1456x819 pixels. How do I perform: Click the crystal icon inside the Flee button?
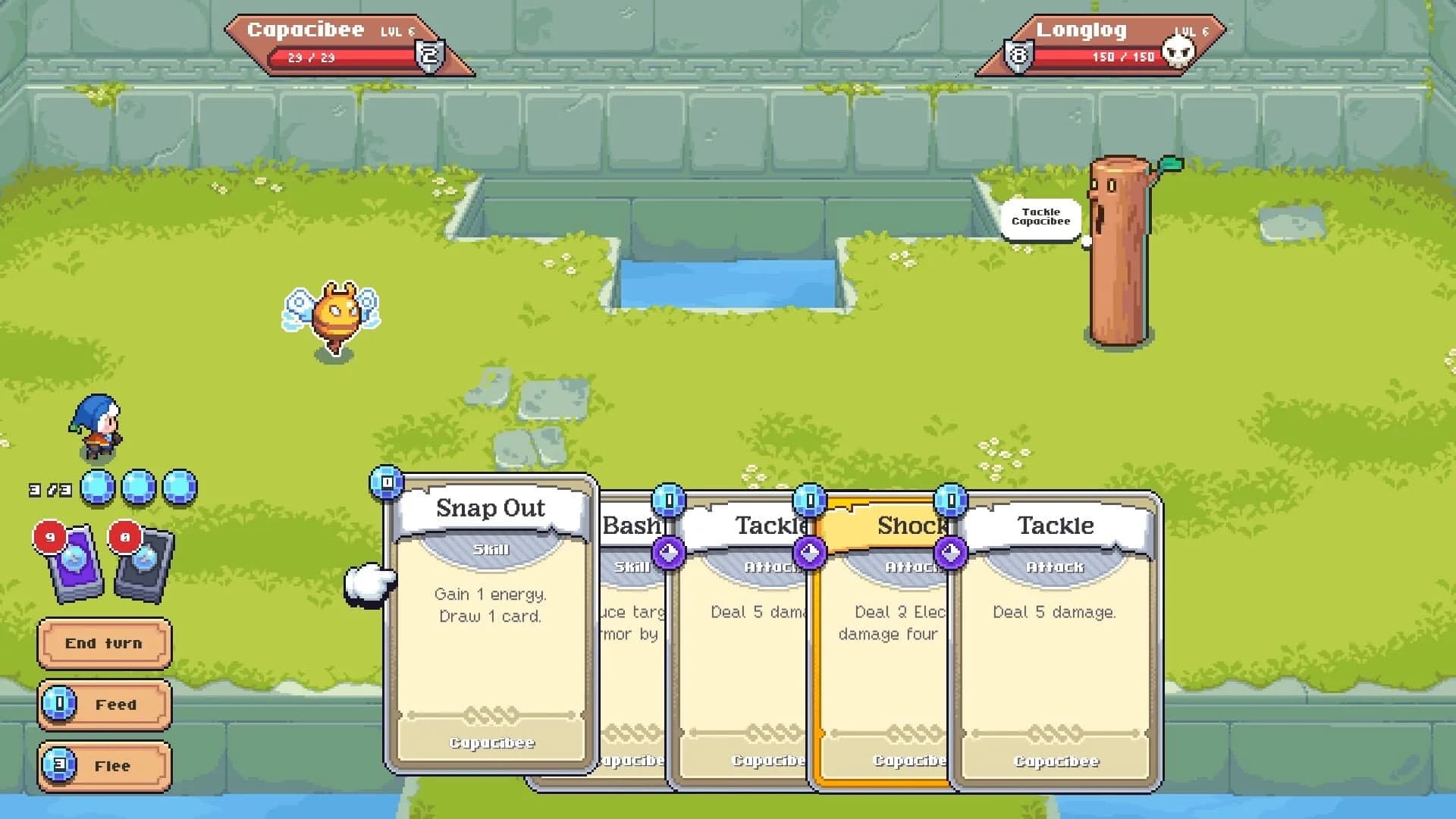58,766
